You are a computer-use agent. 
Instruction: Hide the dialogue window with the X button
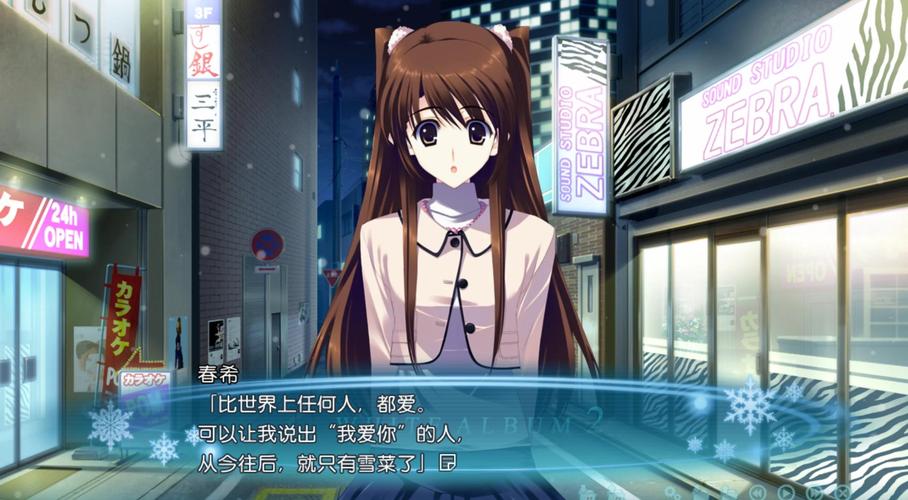842,493
